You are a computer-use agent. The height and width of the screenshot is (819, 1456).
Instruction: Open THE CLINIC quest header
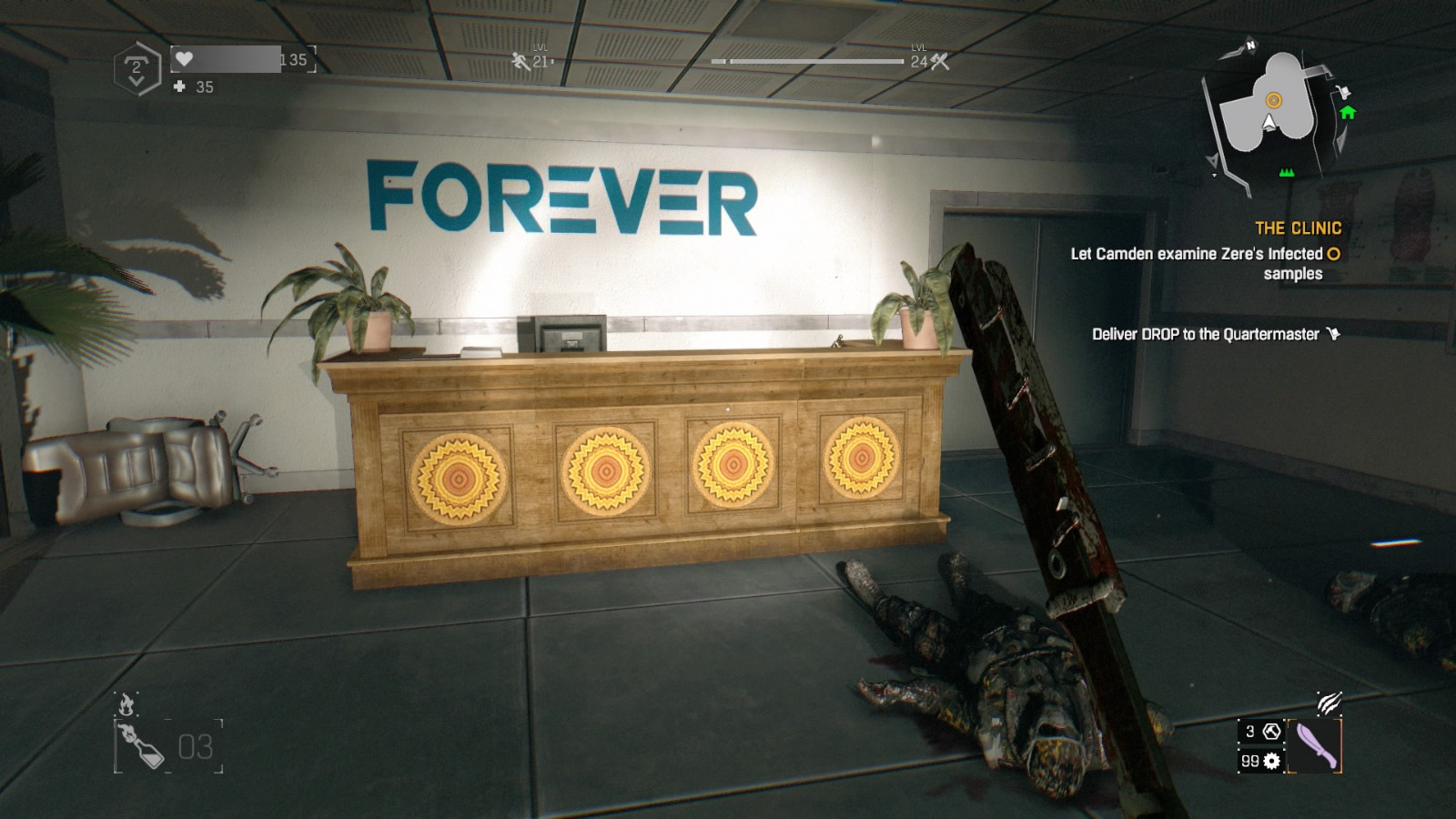click(x=1297, y=228)
